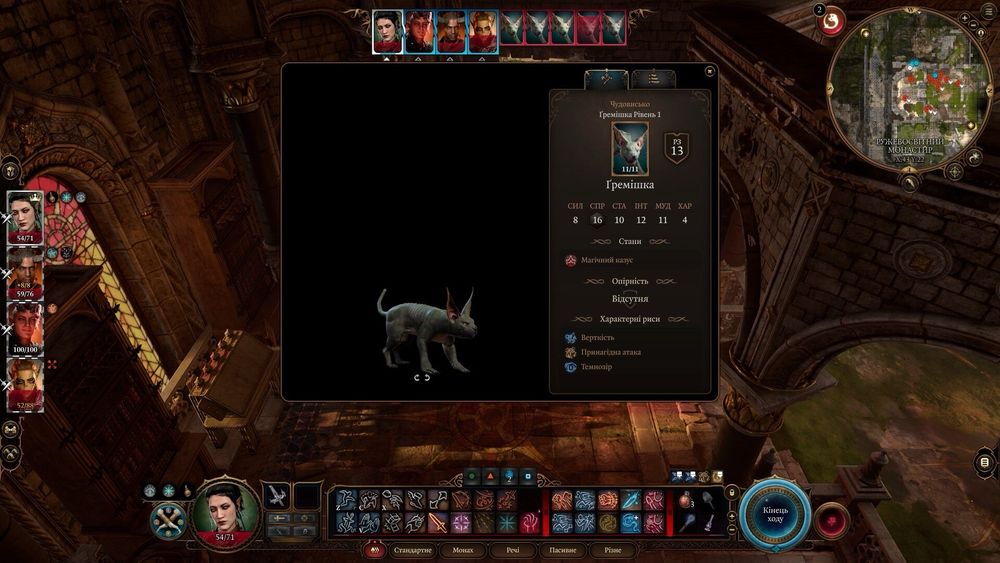Switch to the second examine panel tab

(653, 78)
